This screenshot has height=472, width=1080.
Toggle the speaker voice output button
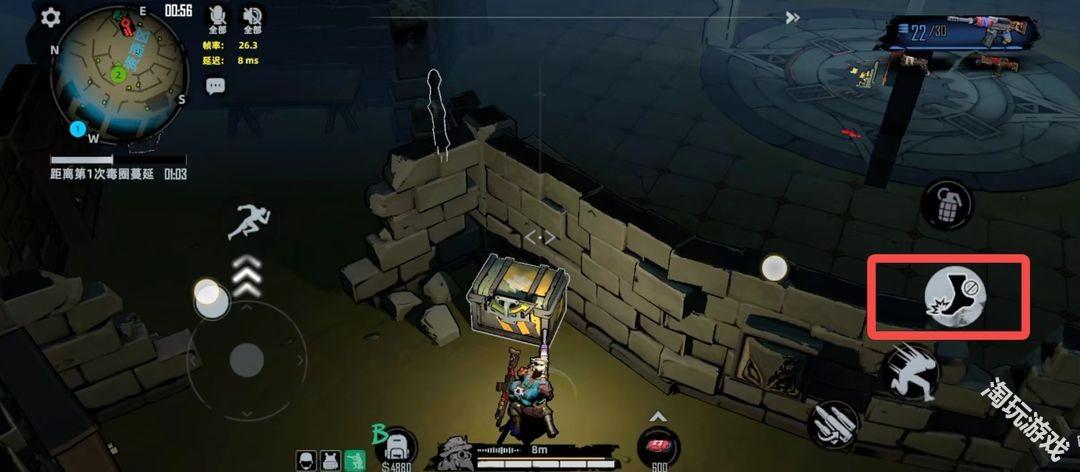[x=252, y=16]
